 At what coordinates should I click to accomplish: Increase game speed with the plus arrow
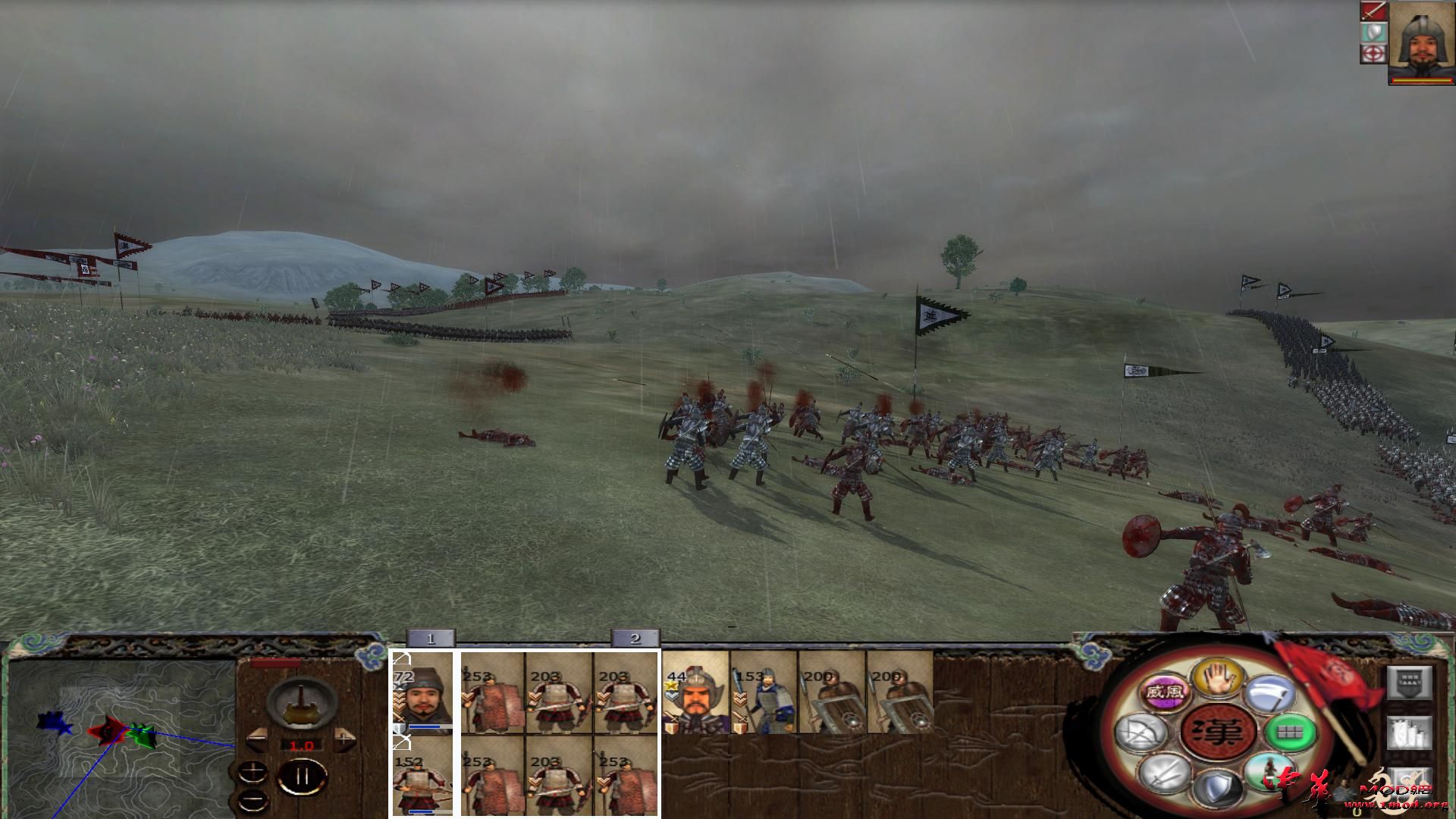[344, 739]
